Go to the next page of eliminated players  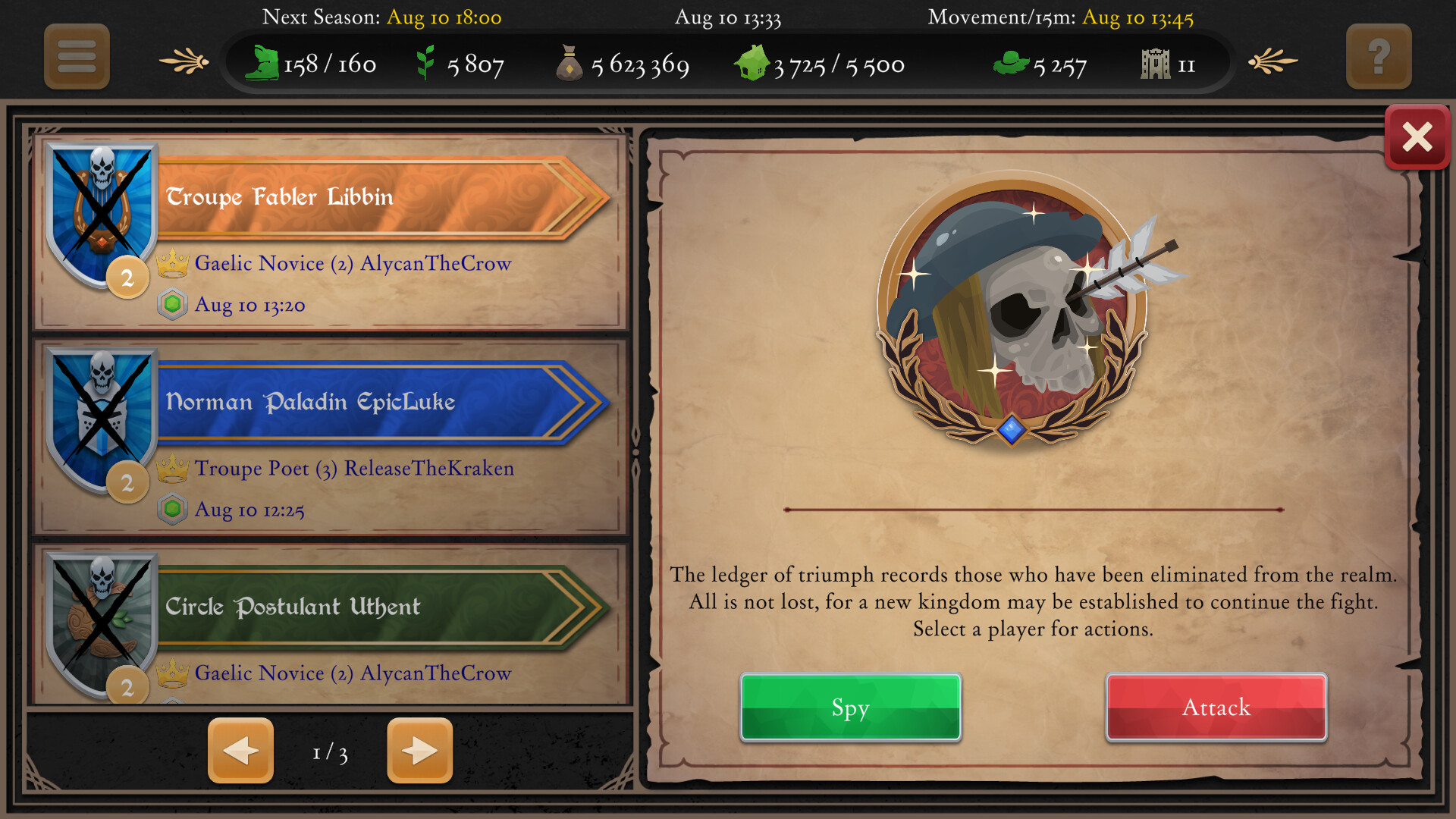tap(419, 751)
